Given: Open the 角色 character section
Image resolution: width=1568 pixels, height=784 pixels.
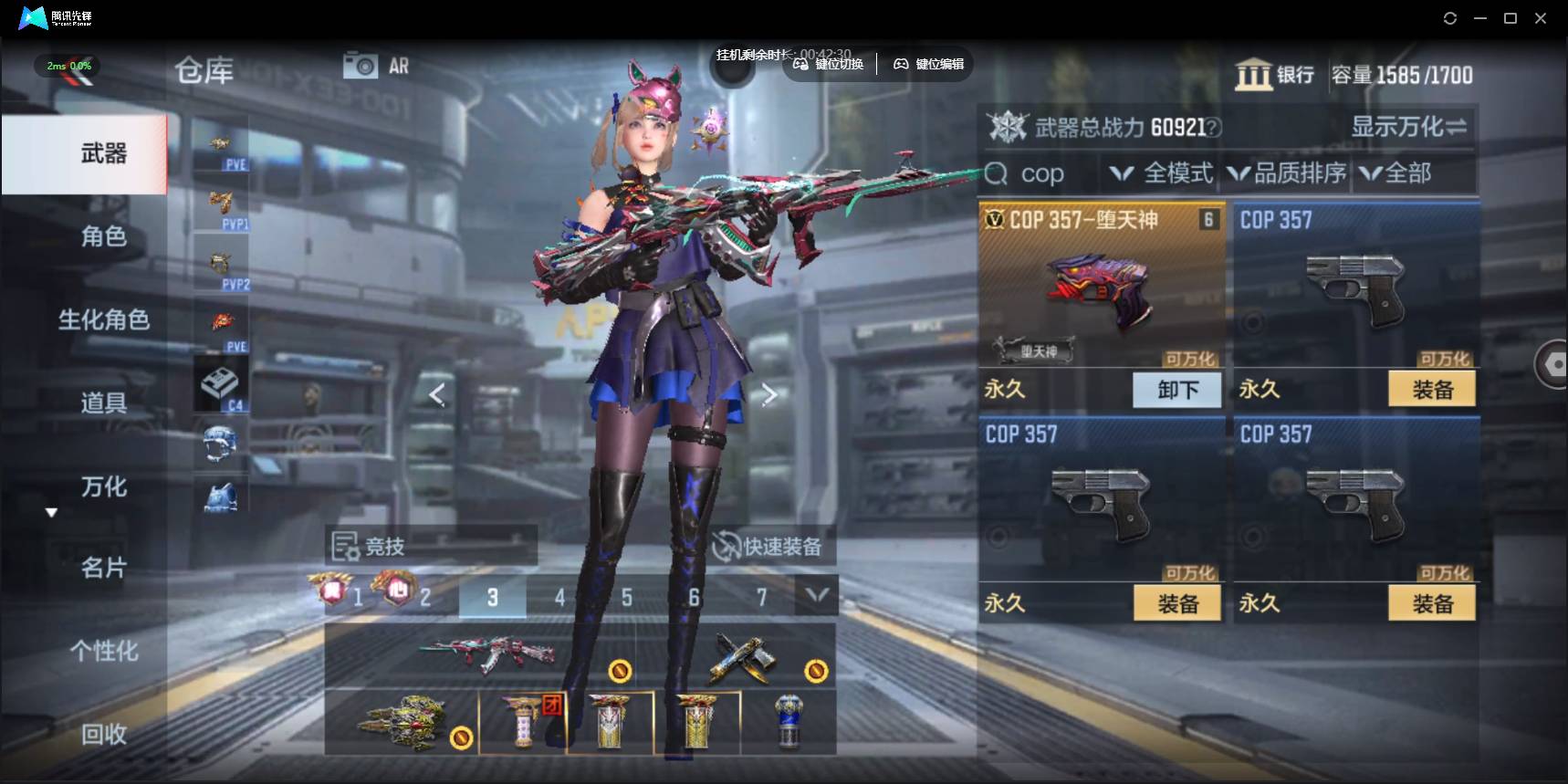Looking at the screenshot, I should pyautogui.click(x=103, y=236).
